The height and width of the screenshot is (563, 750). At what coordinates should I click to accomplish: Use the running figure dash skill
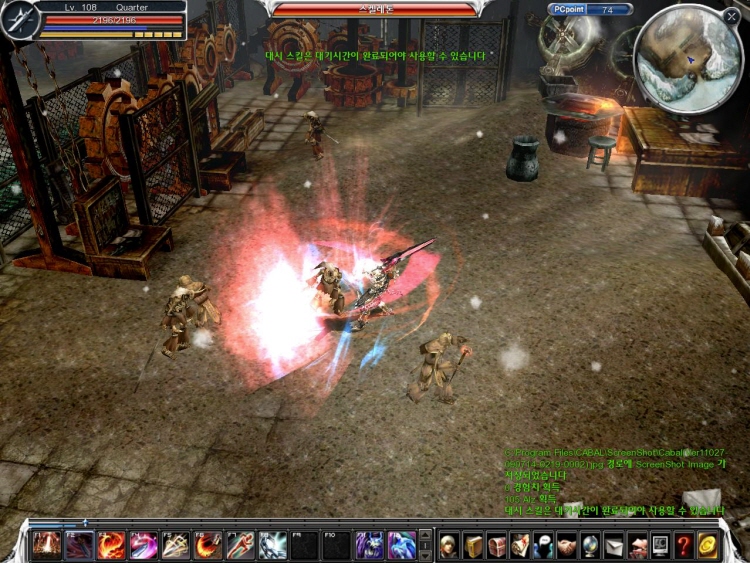pyautogui.click(x=240, y=545)
